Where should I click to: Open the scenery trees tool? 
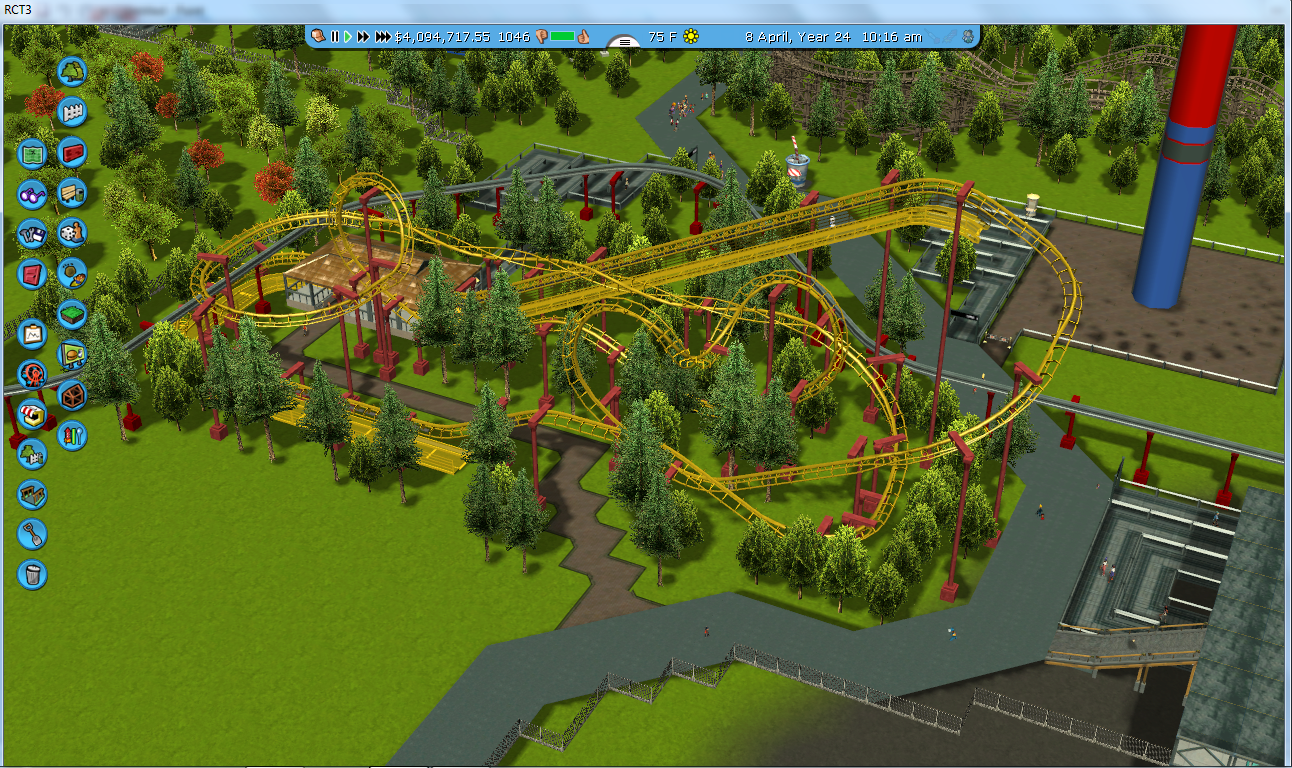[72, 72]
